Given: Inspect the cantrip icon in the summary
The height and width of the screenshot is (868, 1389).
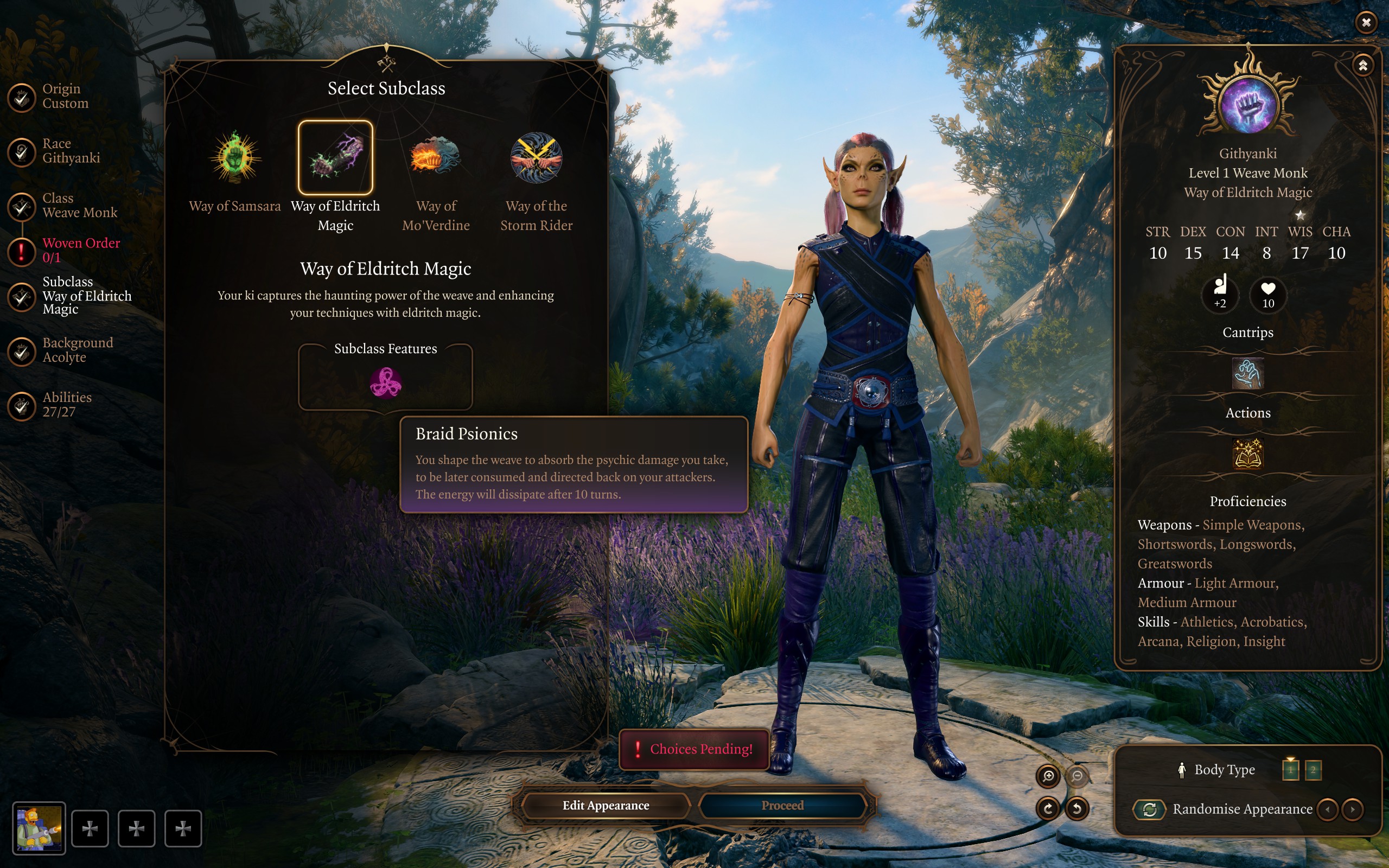Looking at the screenshot, I should tap(1247, 374).
